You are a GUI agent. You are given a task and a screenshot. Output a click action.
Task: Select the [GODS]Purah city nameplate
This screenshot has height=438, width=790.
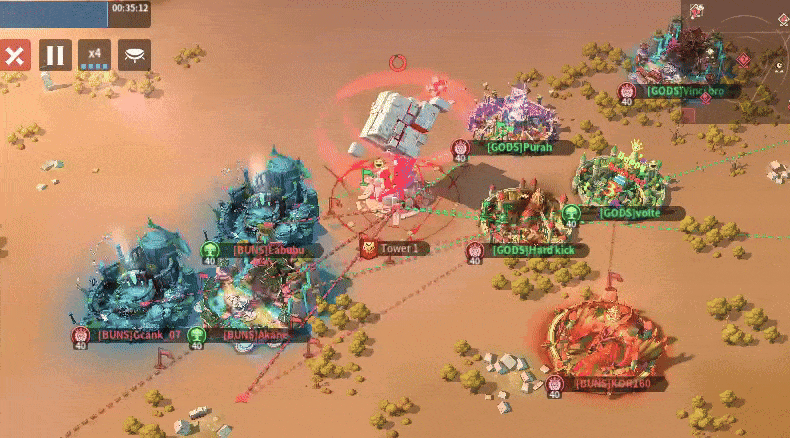517,147
